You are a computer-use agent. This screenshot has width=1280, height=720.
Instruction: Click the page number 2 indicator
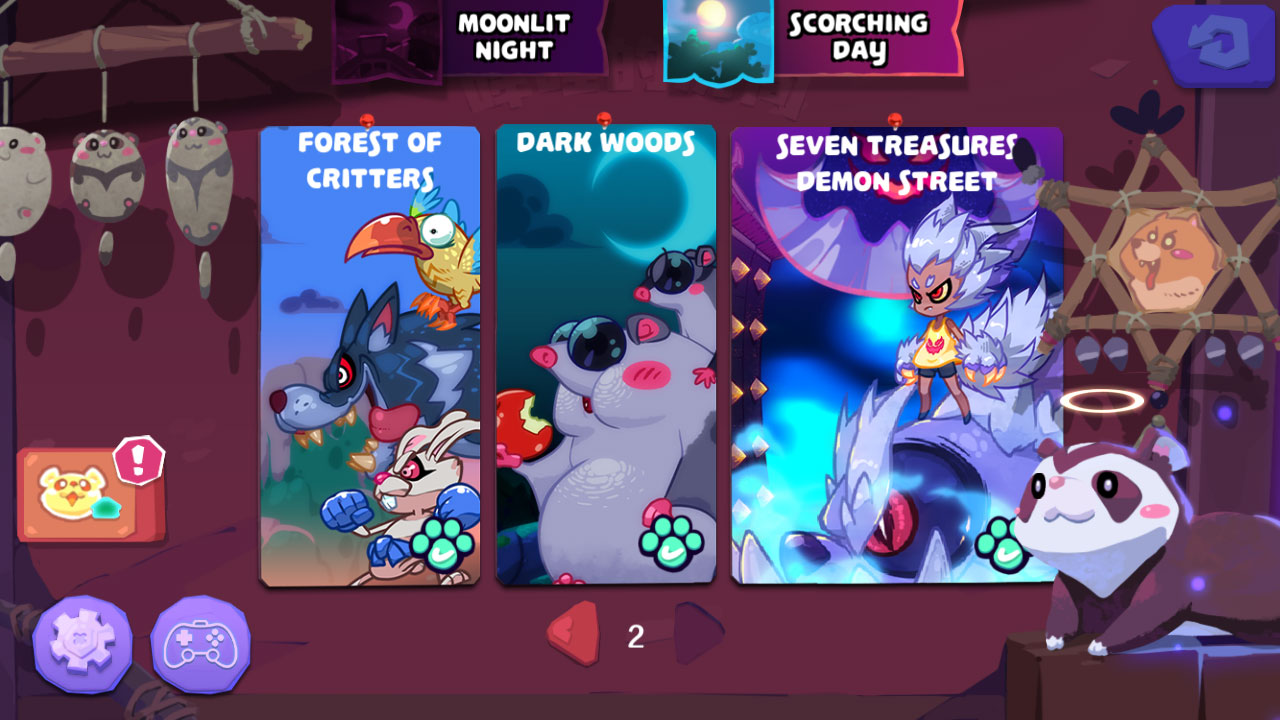click(634, 636)
